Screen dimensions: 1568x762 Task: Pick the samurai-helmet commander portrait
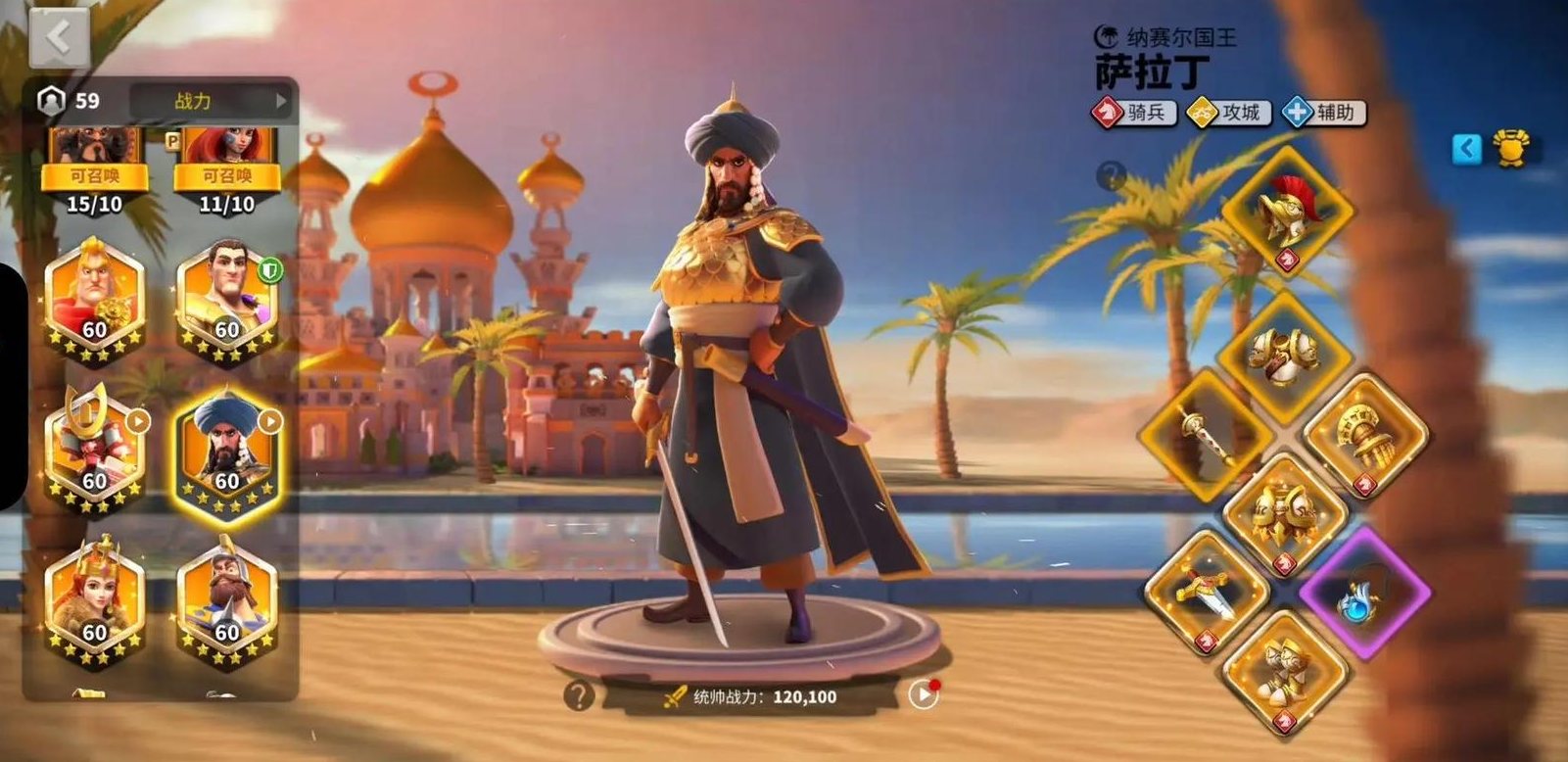coord(94,452)
